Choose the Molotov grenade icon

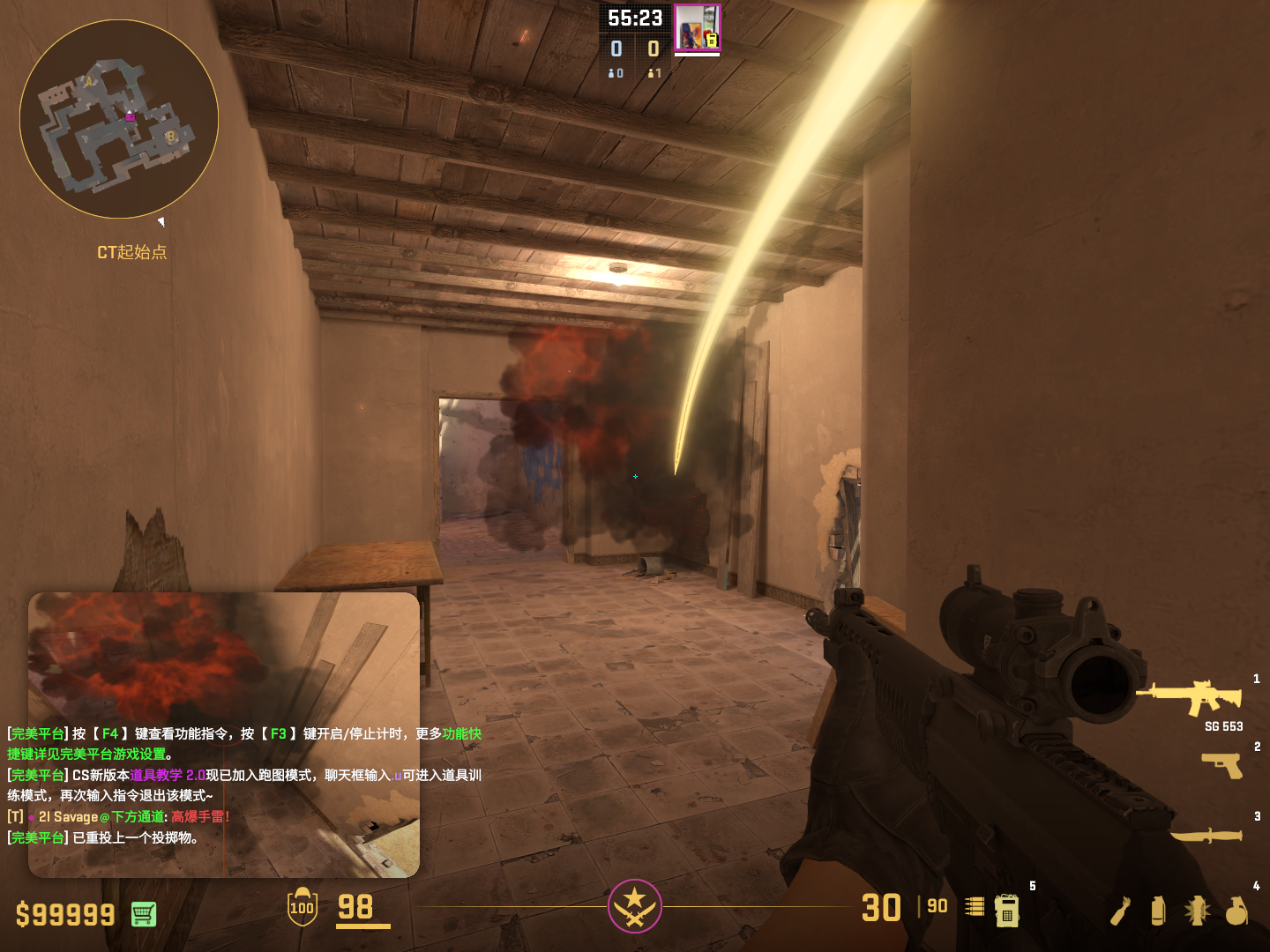click(x=1120, y=911)
